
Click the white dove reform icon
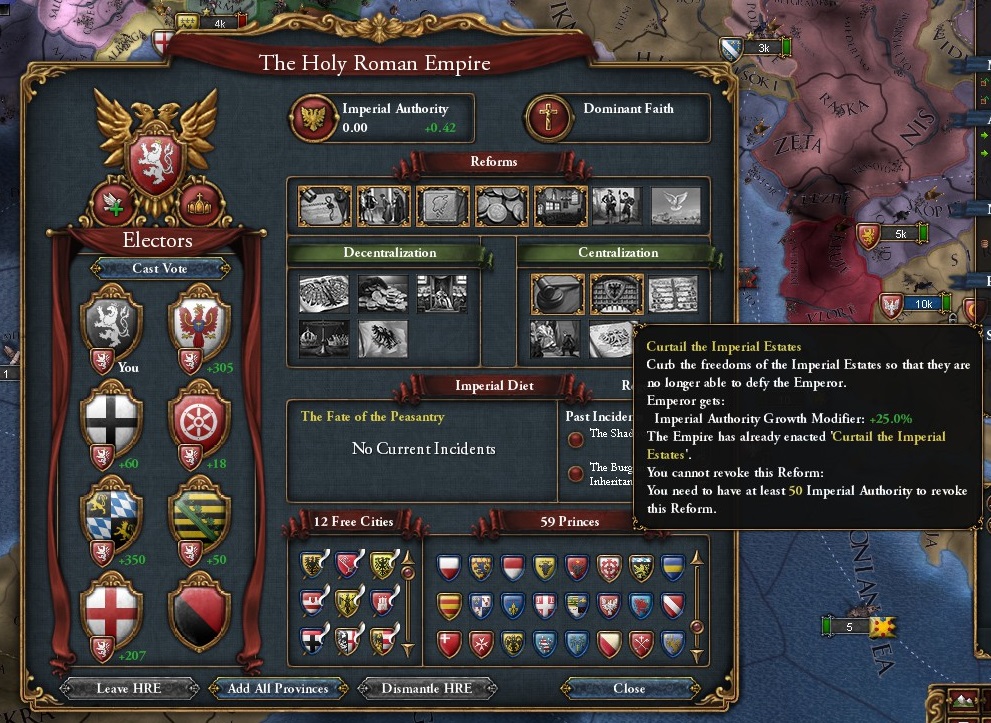pyautogui.click(x=676, y=205)
